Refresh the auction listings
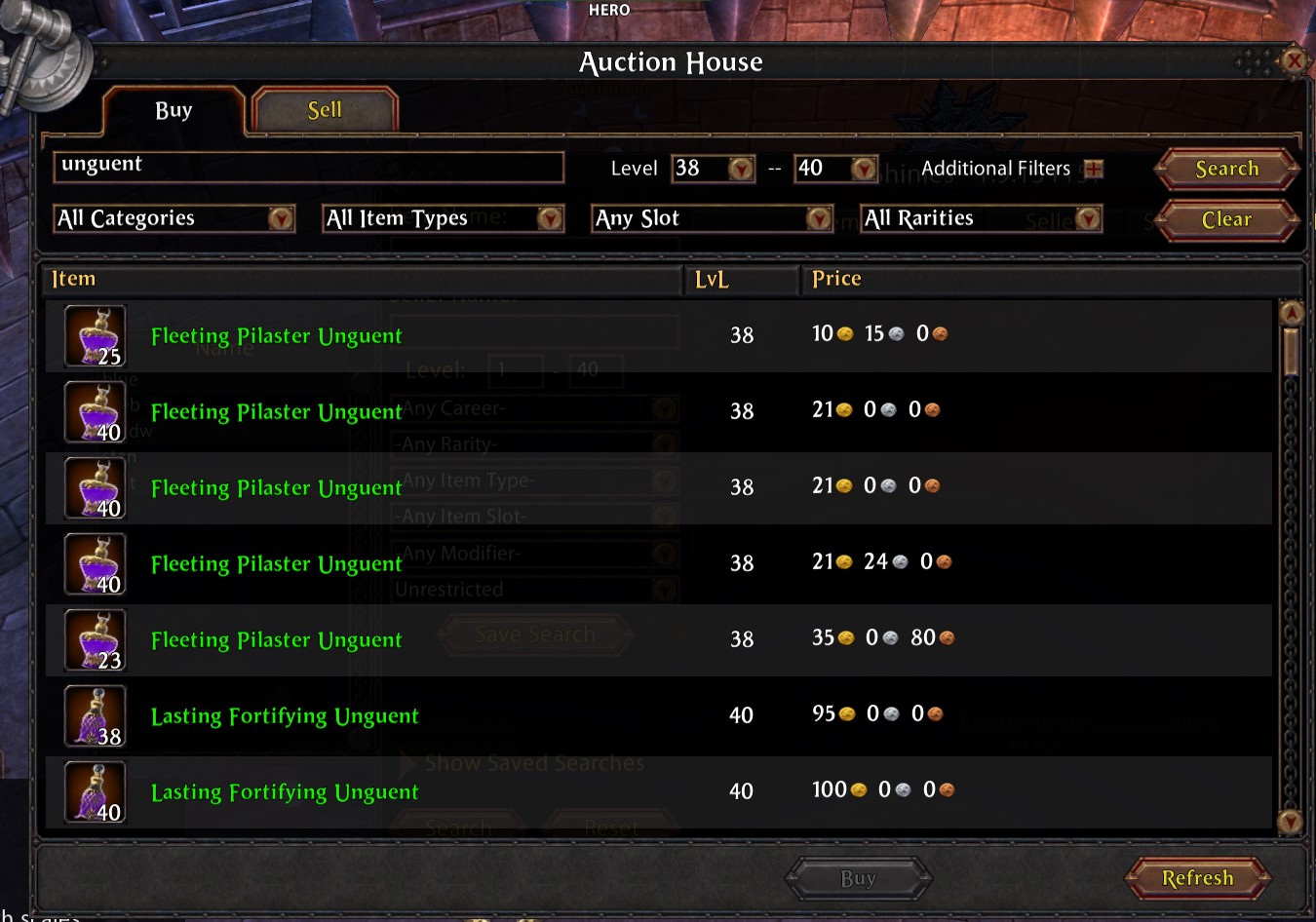 pyautogui.click(x=1197, y=878)
